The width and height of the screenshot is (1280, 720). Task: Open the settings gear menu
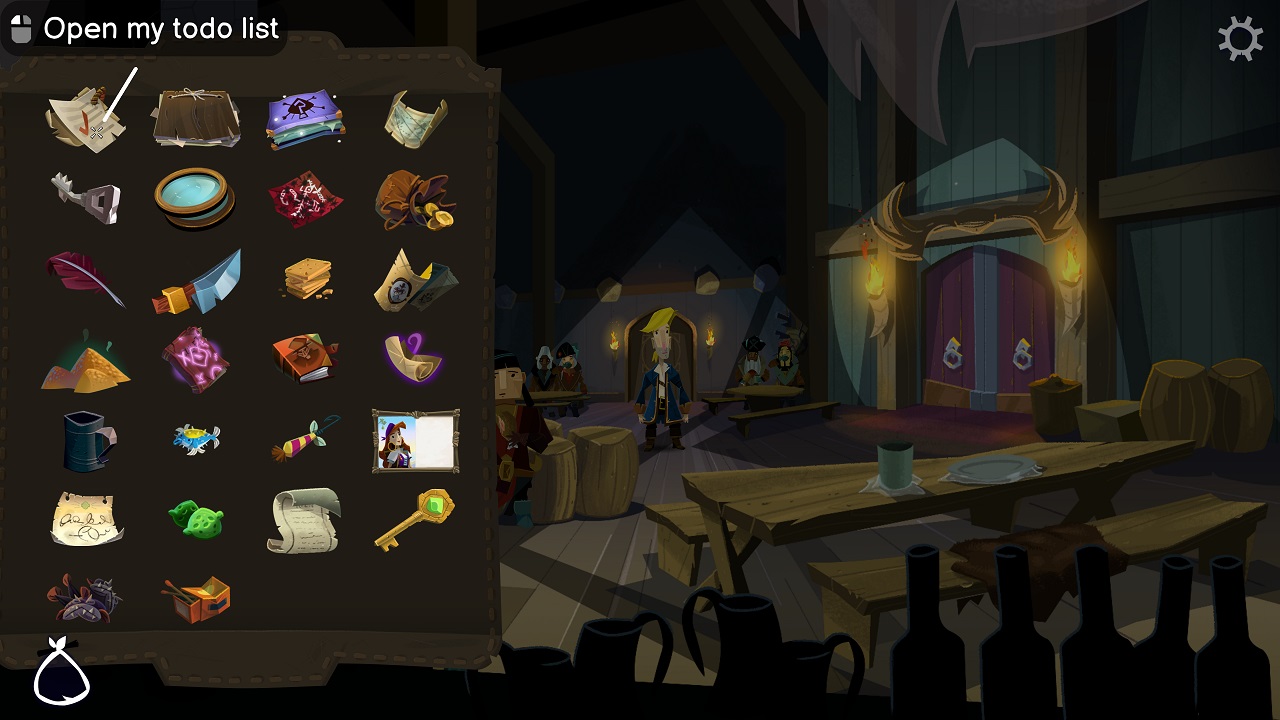(x=1241, y=39)
